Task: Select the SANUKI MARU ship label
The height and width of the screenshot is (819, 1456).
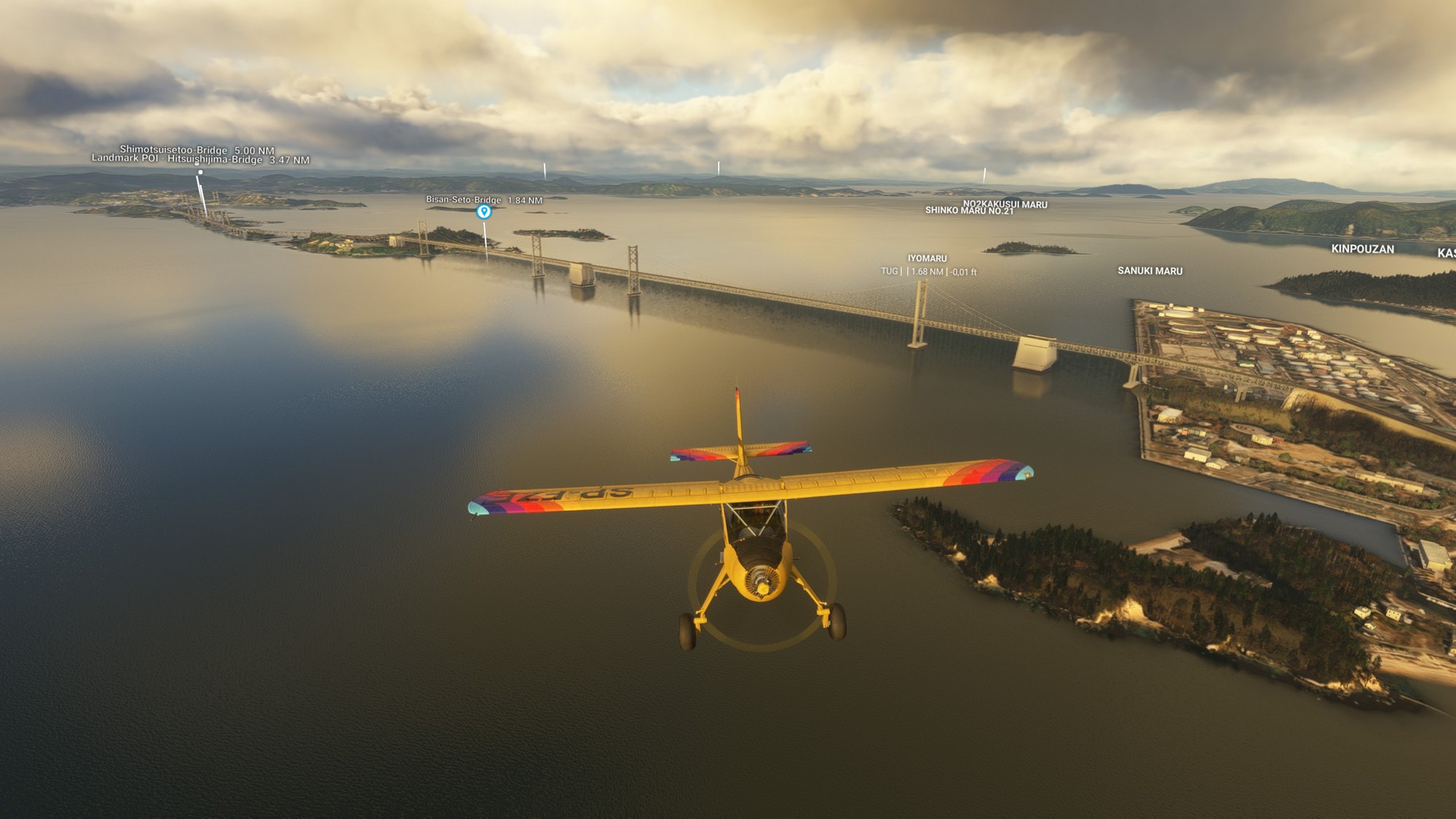Action: click(x=1150, y=271)
